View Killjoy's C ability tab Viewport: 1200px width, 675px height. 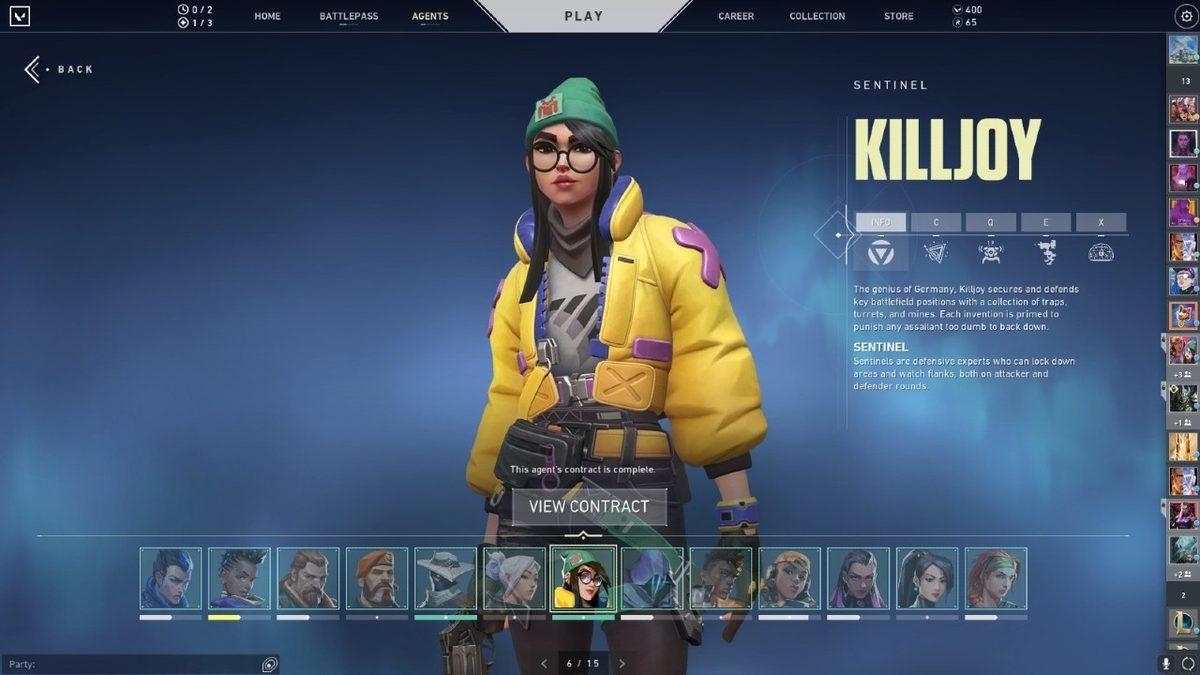(936, 223)
